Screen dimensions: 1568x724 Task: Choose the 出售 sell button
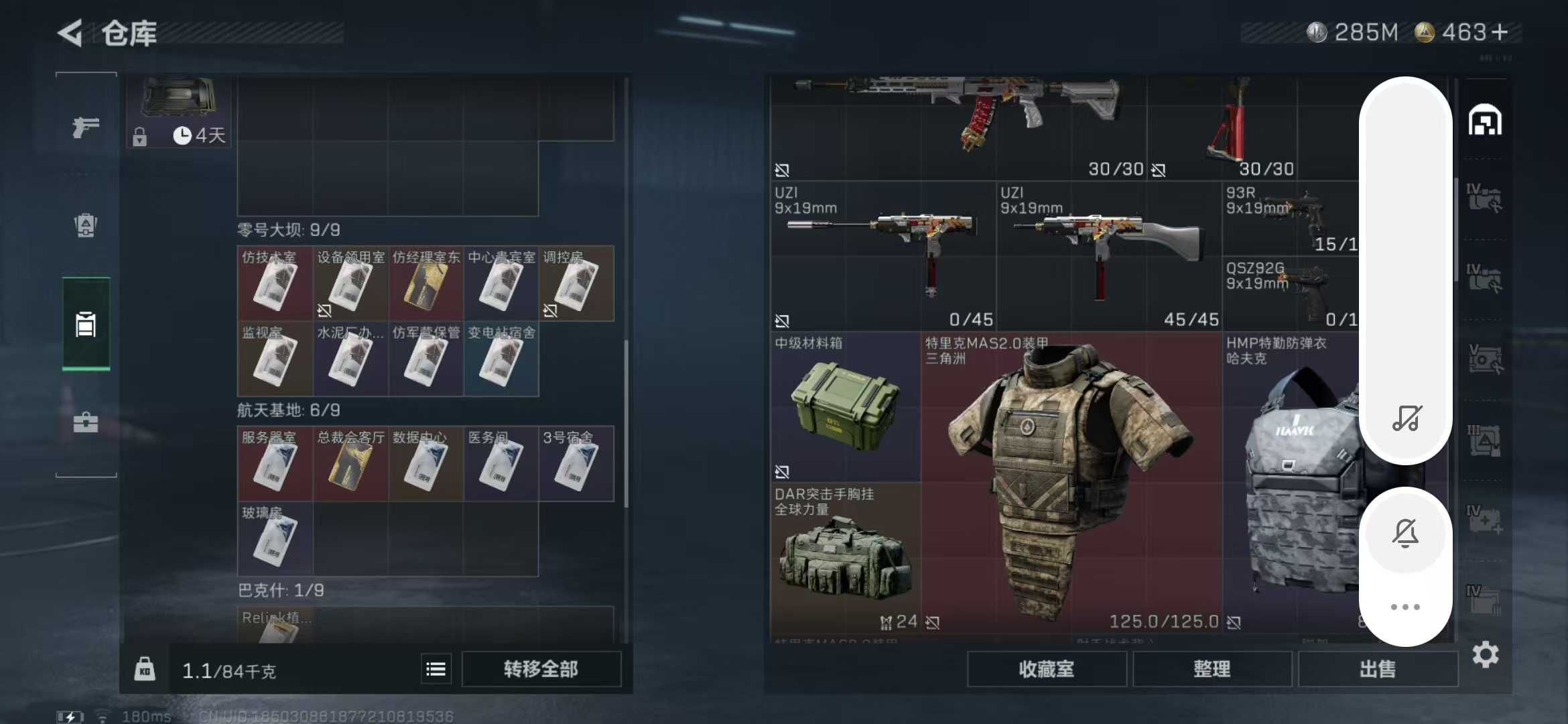(1378, 669)
